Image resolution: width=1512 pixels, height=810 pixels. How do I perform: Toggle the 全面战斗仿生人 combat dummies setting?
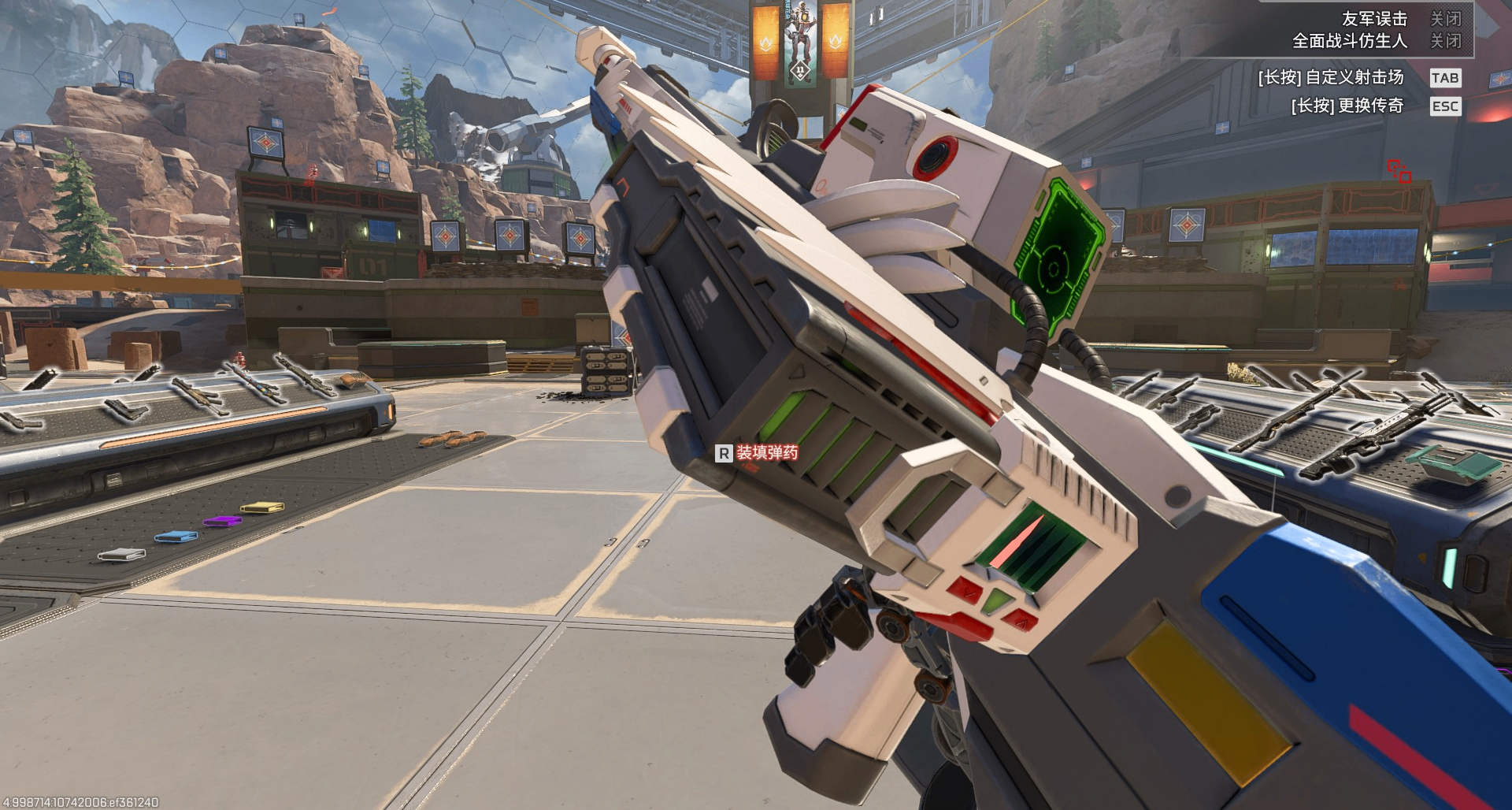(x=1445, y=40)
